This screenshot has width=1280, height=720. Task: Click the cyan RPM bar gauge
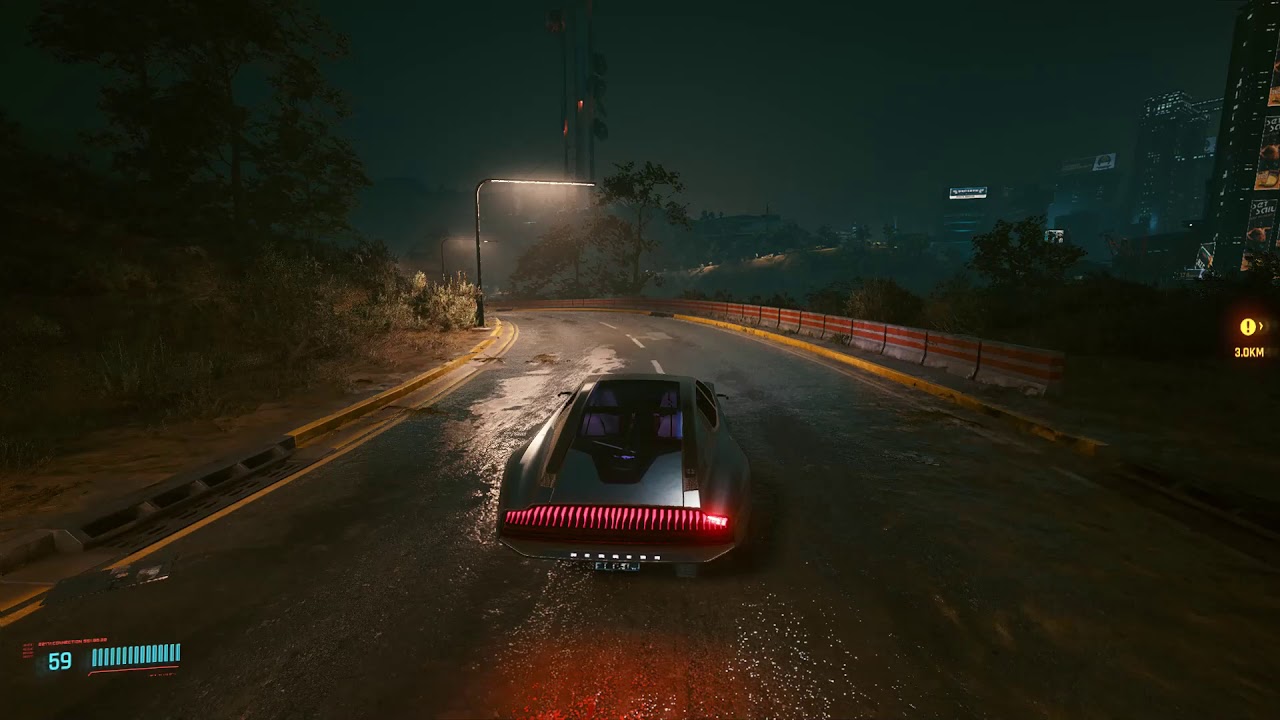(x=133, y=655)
